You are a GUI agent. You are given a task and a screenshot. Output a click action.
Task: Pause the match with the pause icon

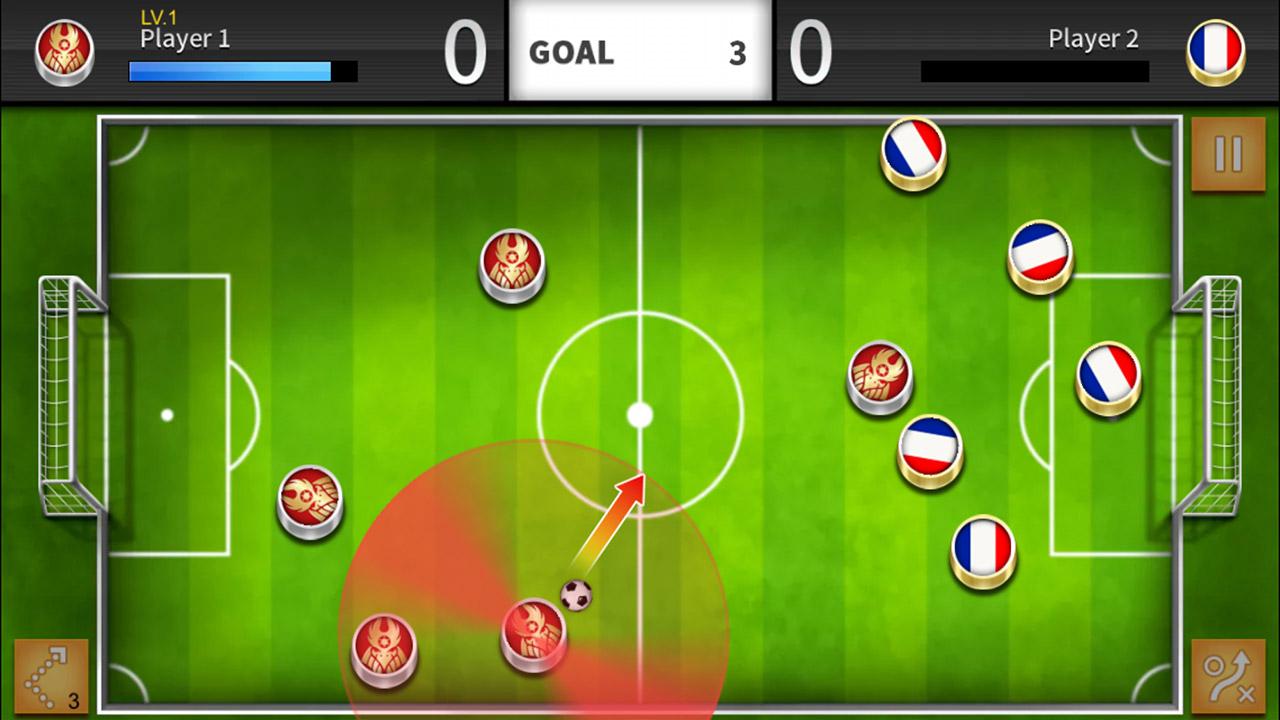1226,155
